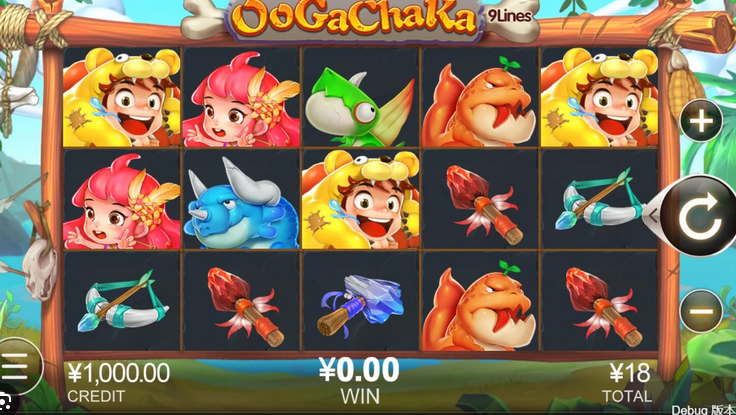Decrease the bet with the minus button
This screenshot has height=415, width=736.
(x=701, y=311)
